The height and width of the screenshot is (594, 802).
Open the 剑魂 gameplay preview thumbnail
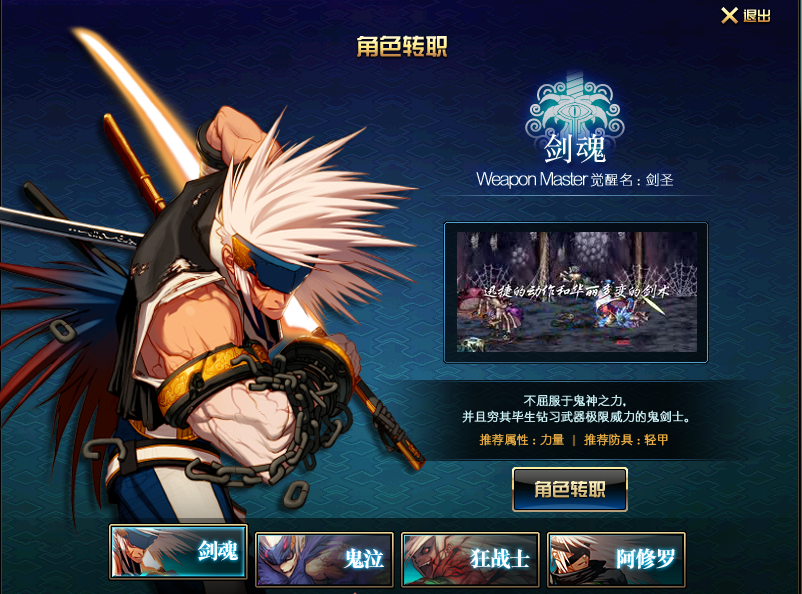click(576, 292)
